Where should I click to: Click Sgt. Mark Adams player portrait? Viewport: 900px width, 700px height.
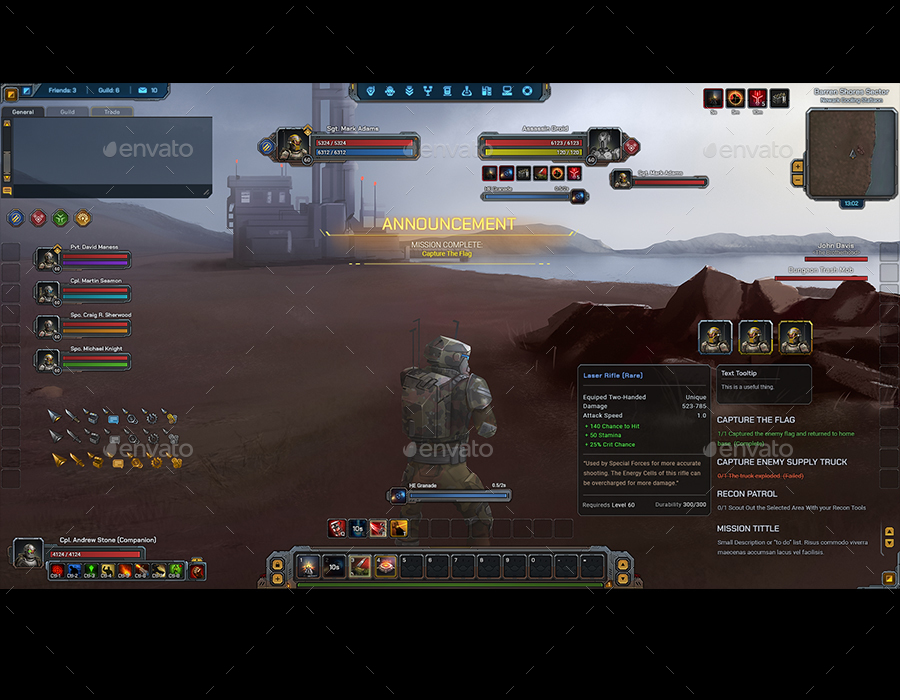point(292,145)
